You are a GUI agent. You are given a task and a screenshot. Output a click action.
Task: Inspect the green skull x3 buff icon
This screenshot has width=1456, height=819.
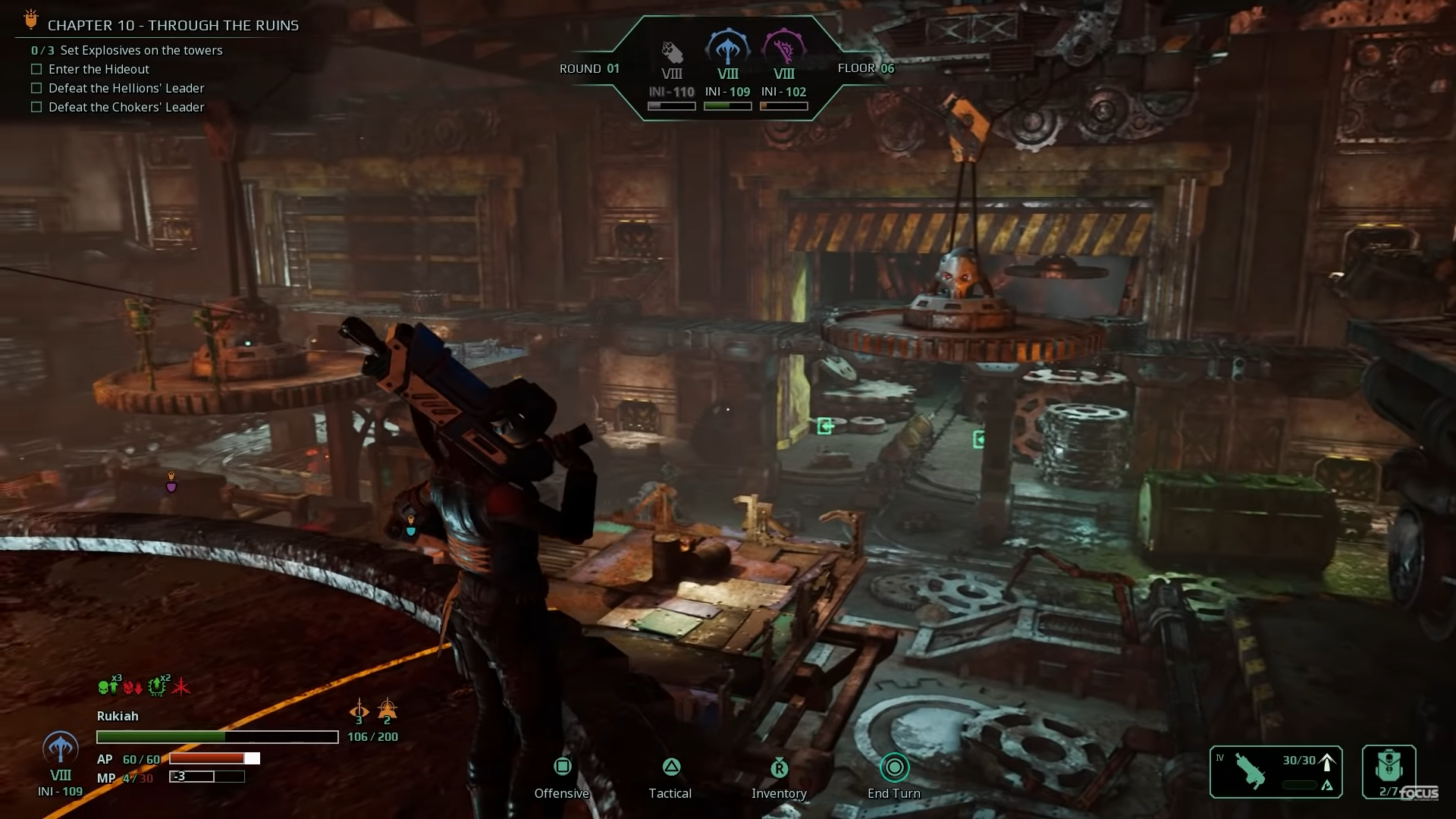pos(107,687)
